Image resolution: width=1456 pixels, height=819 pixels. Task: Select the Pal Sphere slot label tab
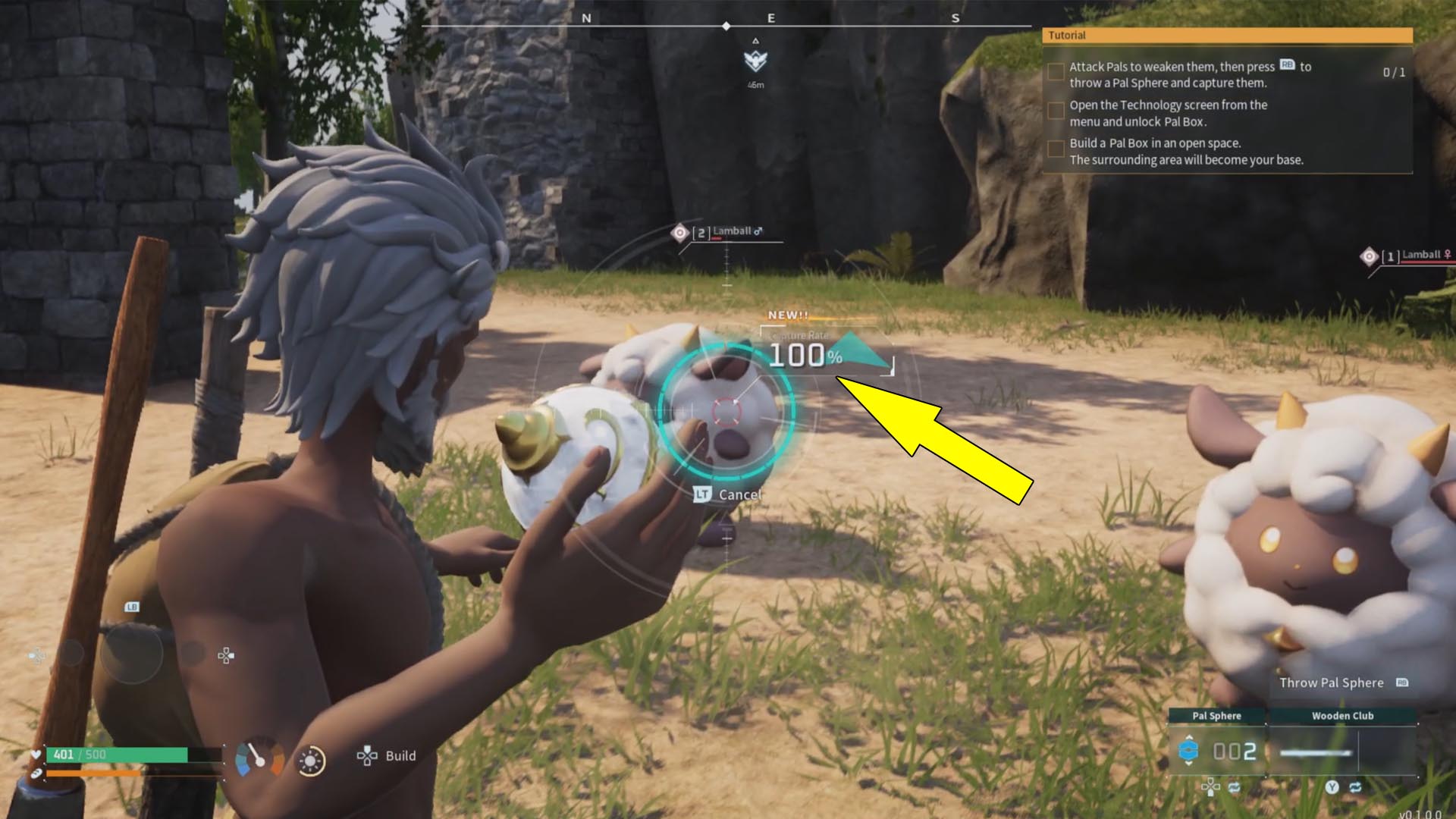pyautogui.click(x=1217, y=715)
